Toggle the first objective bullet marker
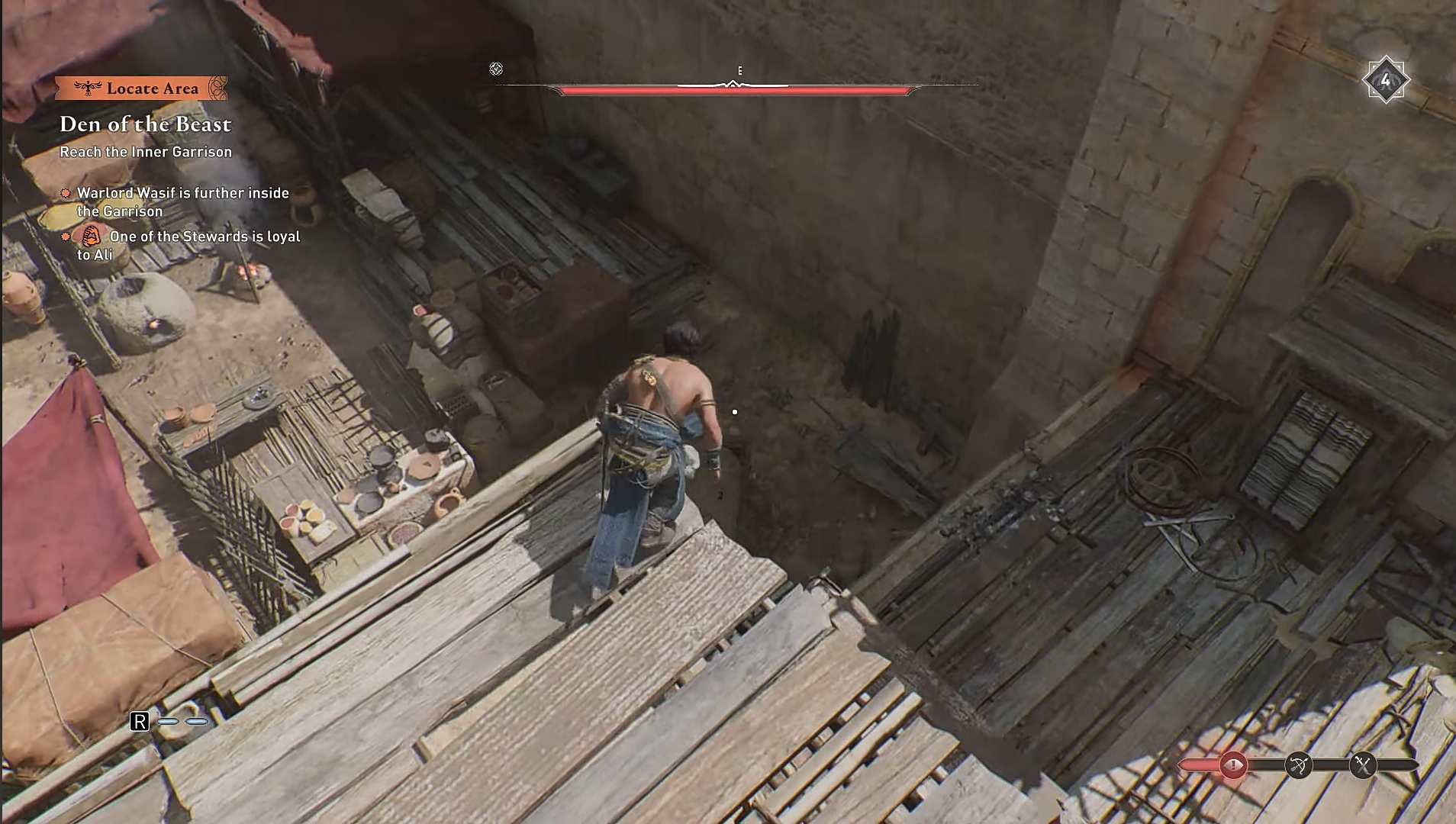 [x=66, y=193]
